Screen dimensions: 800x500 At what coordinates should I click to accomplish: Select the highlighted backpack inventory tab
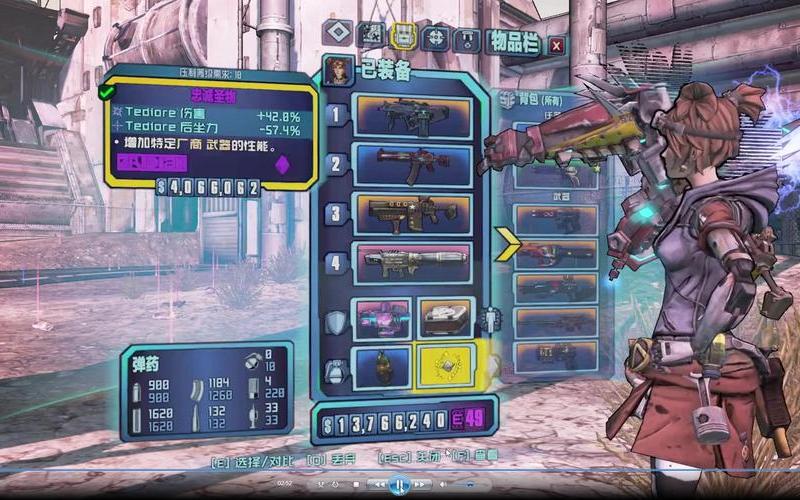pyautogui.click(x=404, y=37)
